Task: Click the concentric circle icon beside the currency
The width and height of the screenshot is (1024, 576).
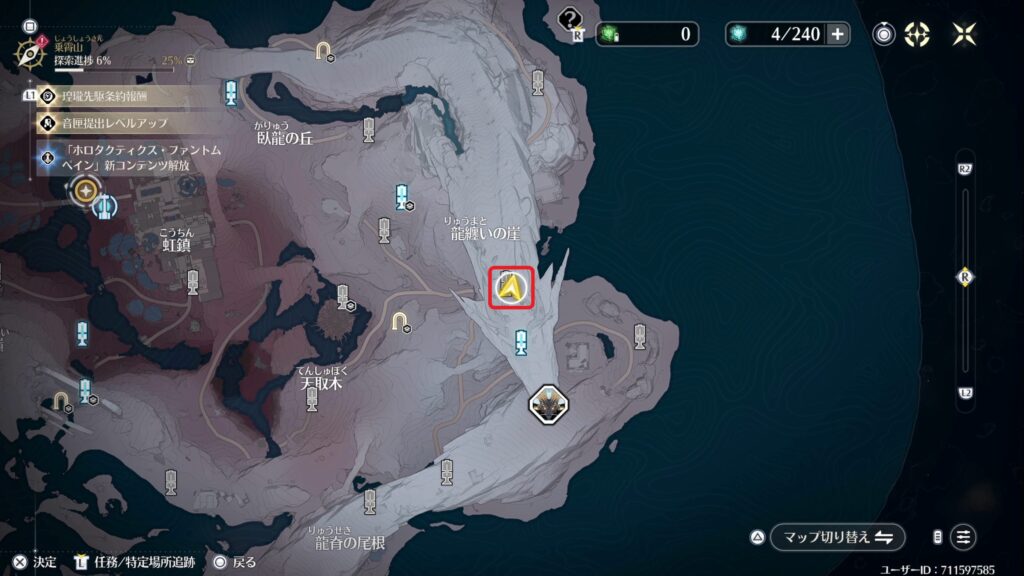Action: point(885,34)
